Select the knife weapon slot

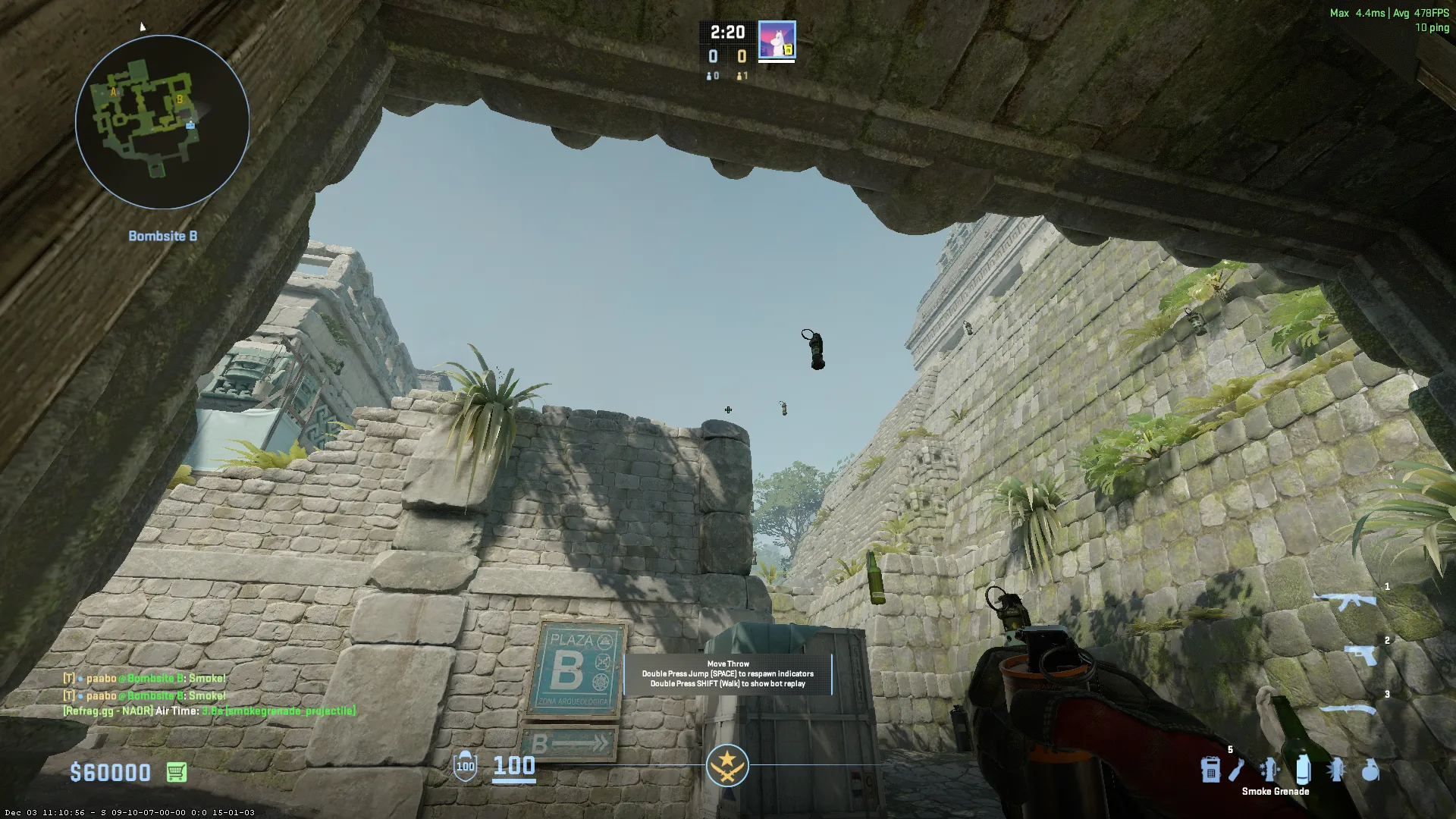tap(1350, 711)
